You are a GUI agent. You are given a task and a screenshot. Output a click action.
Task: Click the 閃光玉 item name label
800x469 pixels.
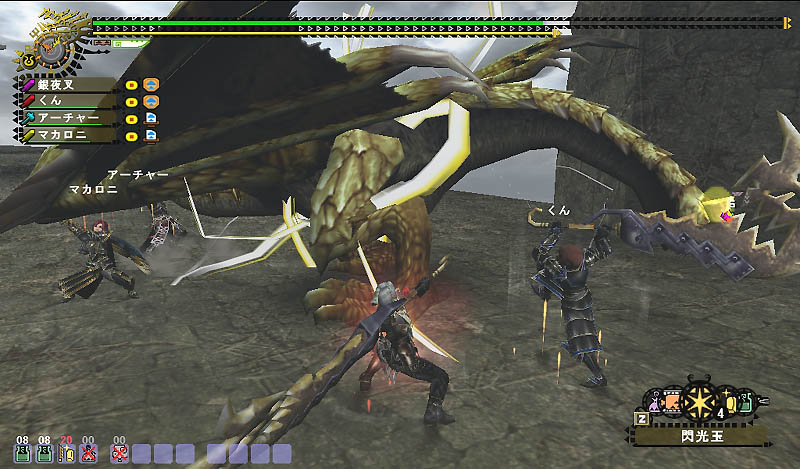pos(699,436)
